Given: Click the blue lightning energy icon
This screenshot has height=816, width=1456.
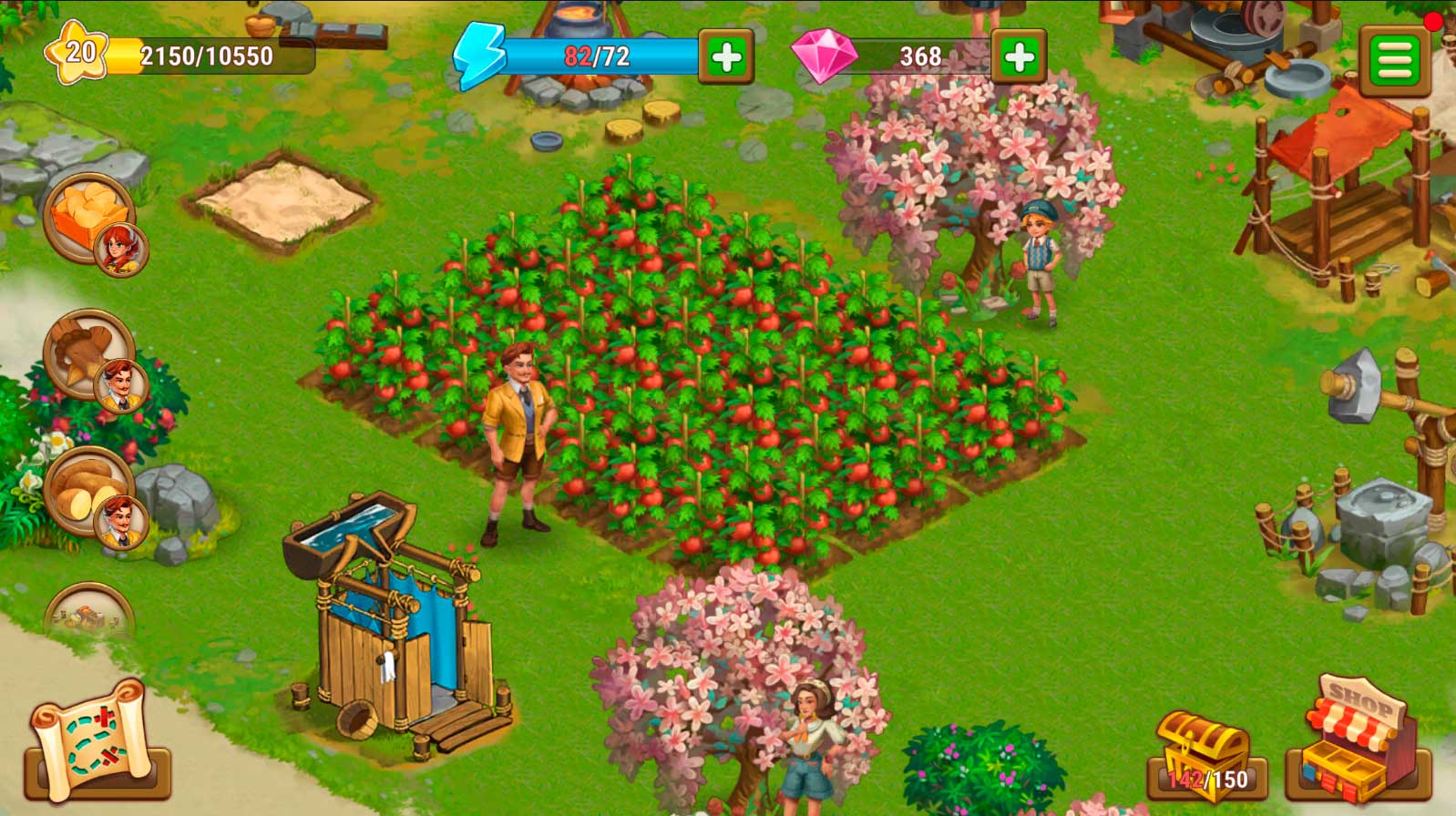Looking at the screenshot, I should click(479, 56).
